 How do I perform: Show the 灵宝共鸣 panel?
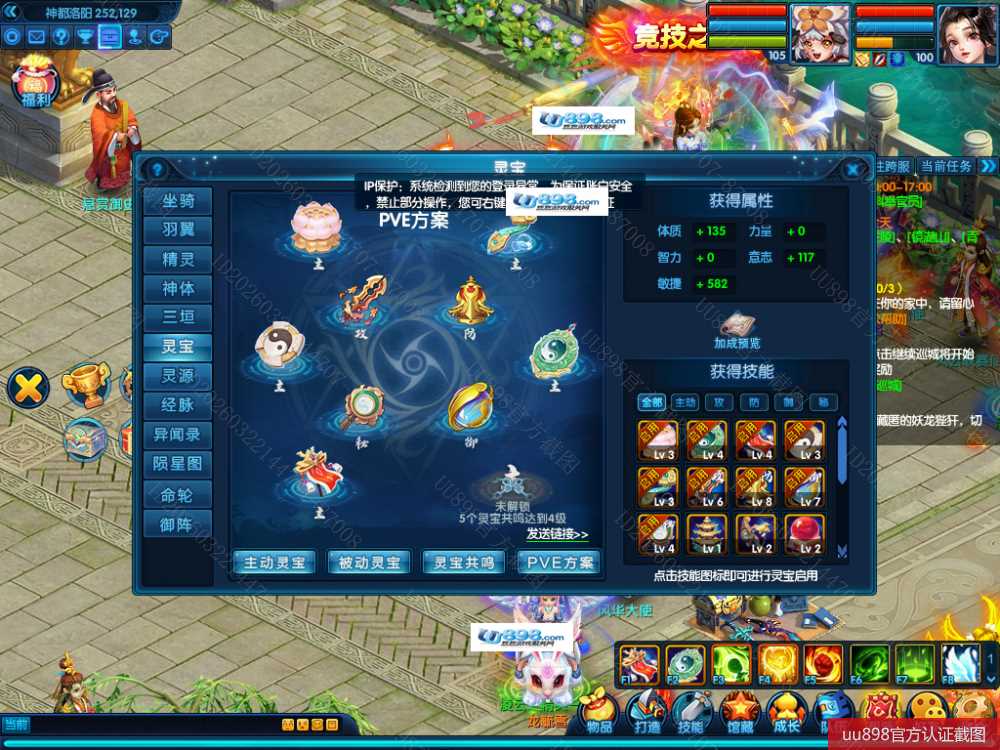coord(464,563)
